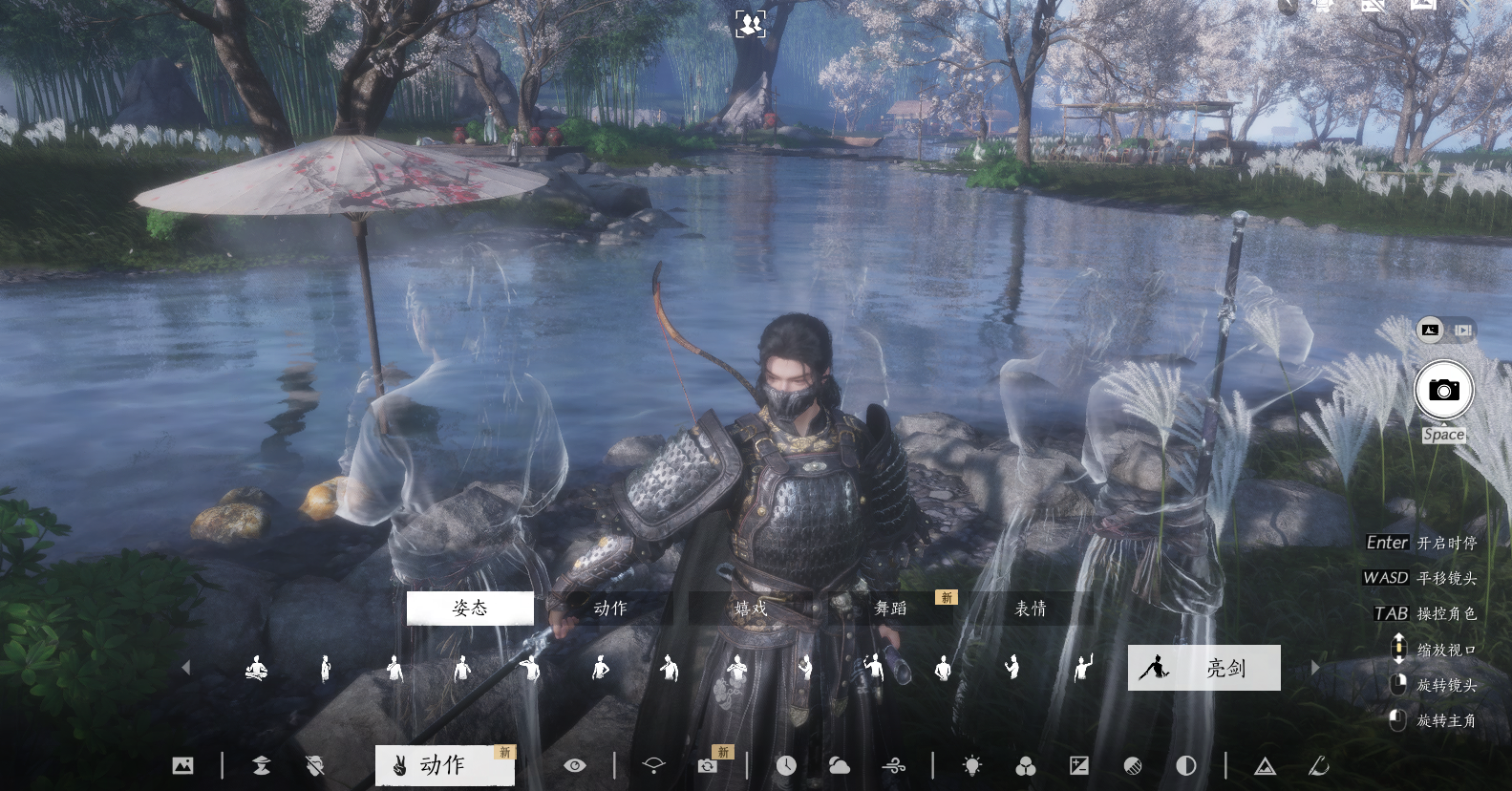Viewport: 1512px width, 791px height.
Task: Switch to the 舞蹈 dance tab
Action: 891,609
